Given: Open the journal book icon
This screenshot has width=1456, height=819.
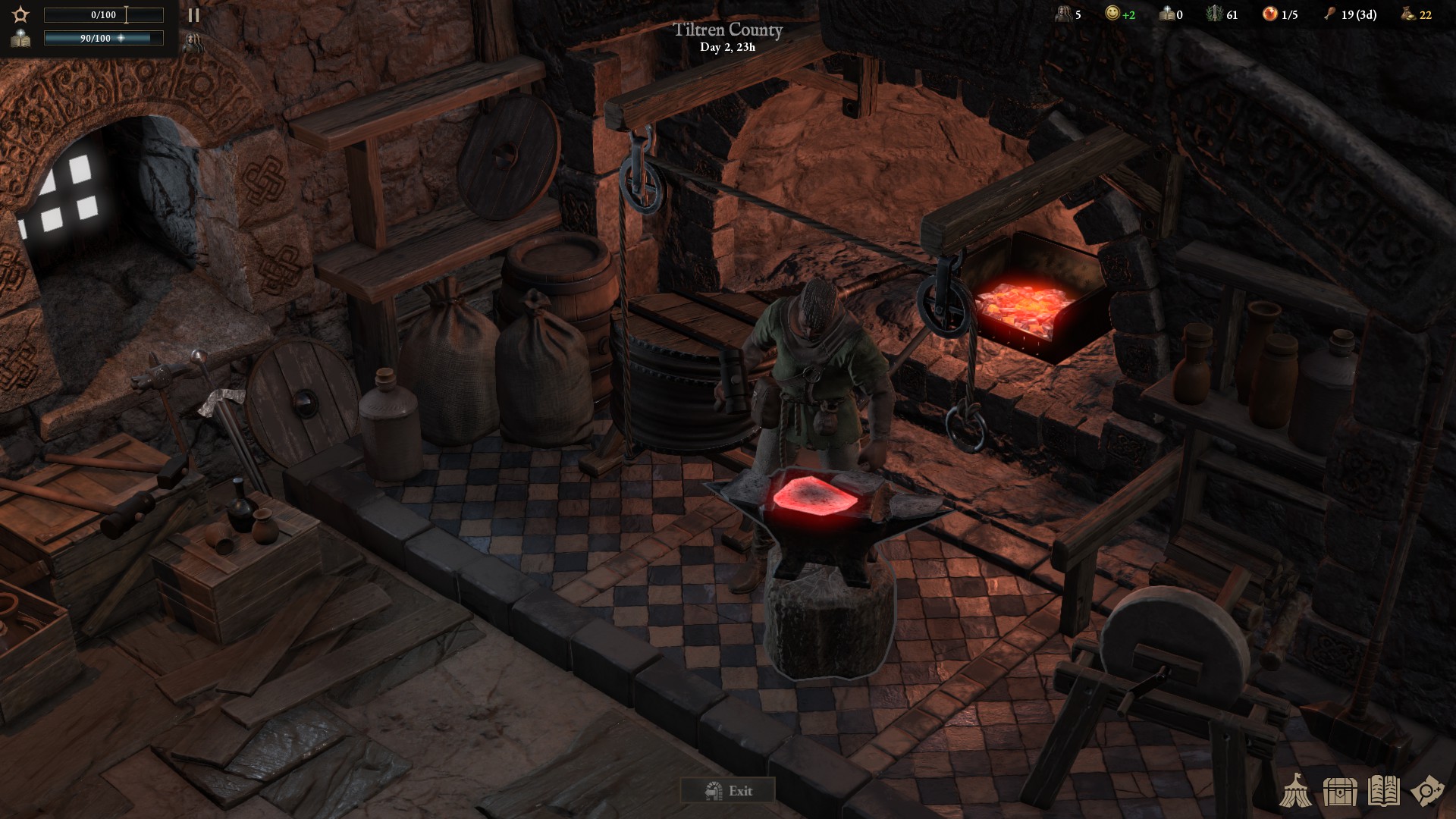Looking at the screenshot, I should tap(1383, 791).
